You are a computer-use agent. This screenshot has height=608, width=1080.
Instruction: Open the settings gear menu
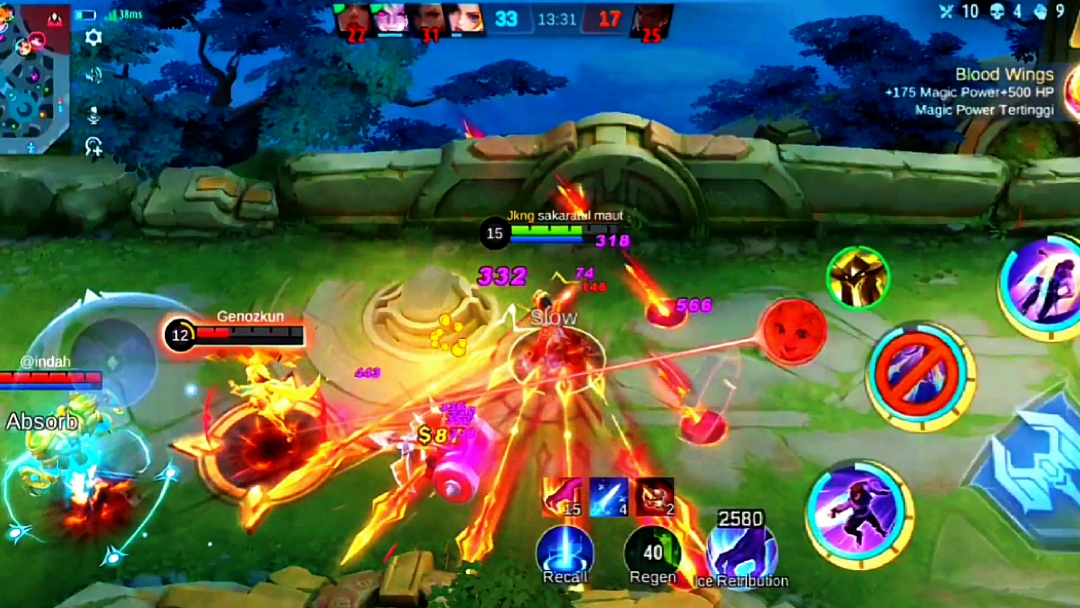pos(94,38)
